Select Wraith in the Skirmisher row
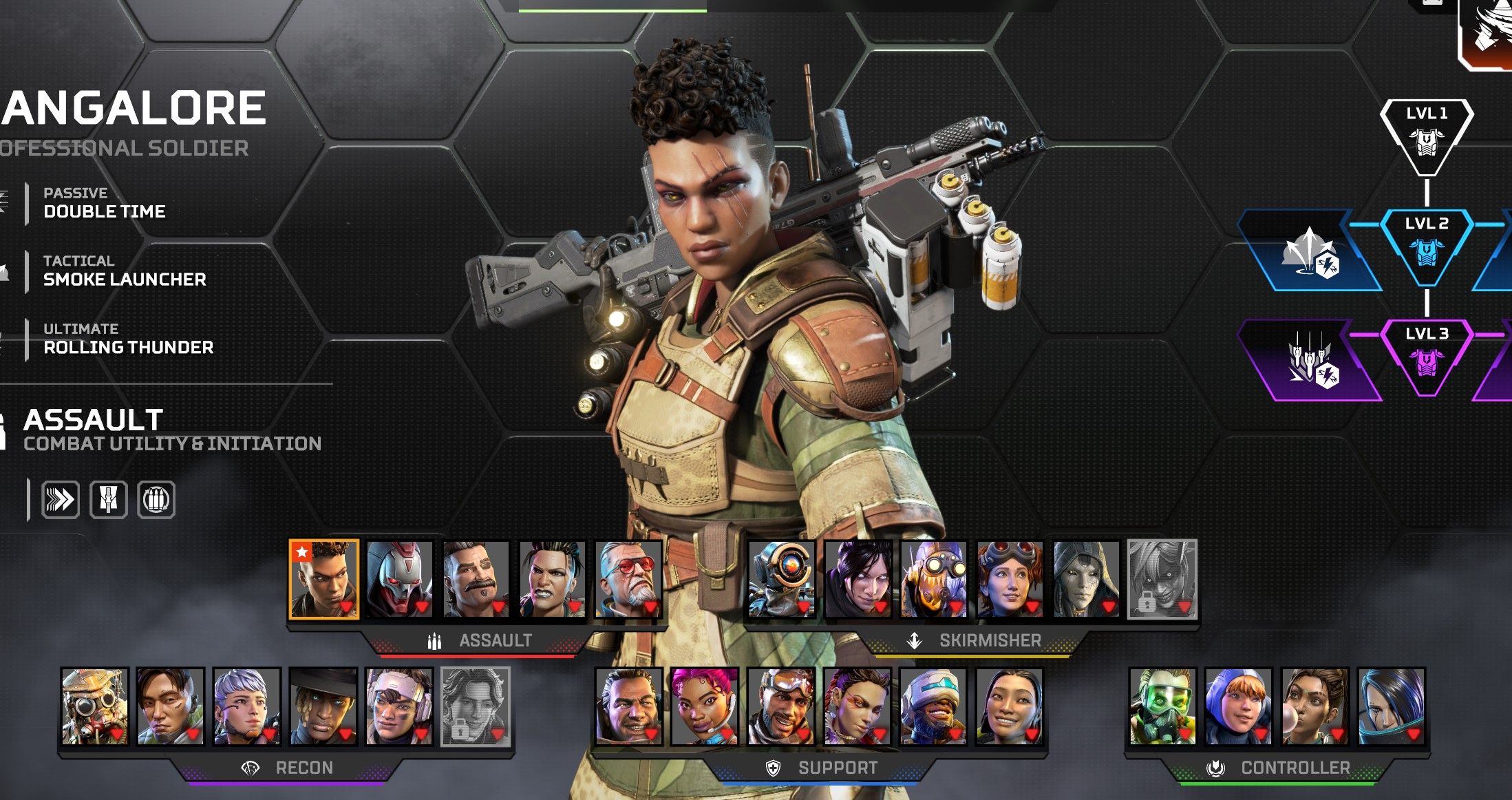This screenshot has height=800, width=1512. coord(858,579)
